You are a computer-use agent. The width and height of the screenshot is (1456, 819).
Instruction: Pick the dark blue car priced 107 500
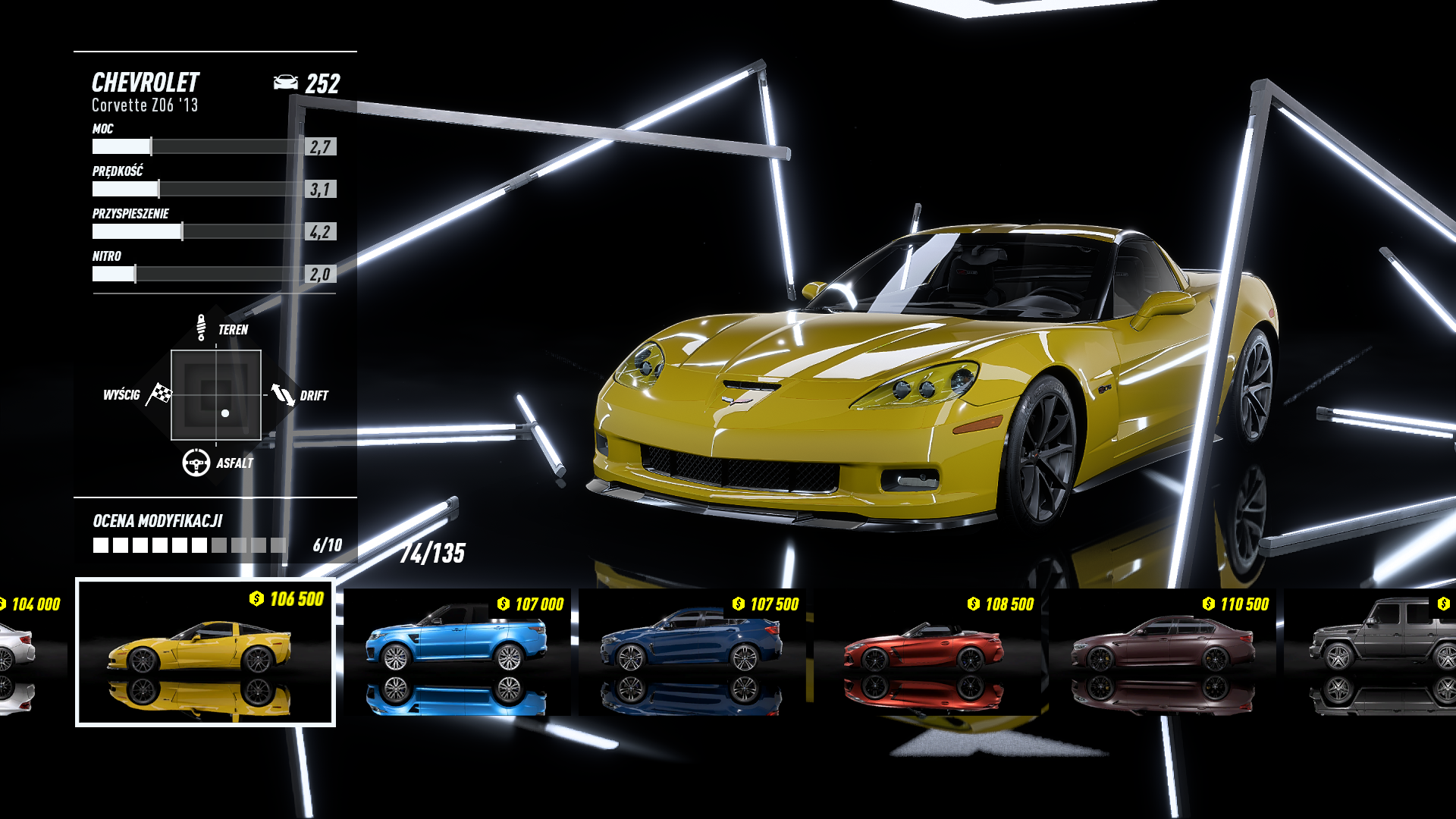pos(692,652)
